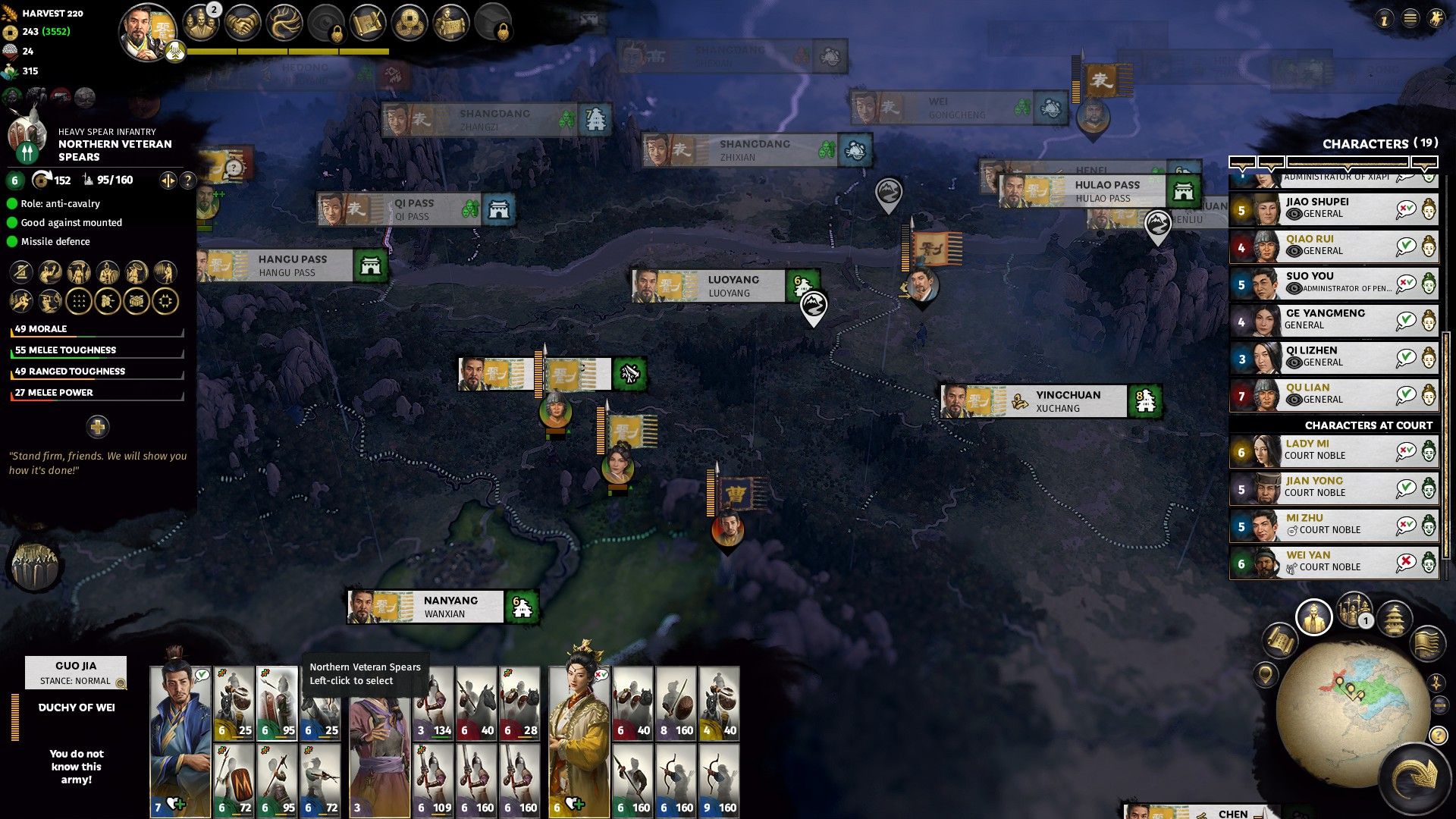Open the diplomacy handshake icon
This screenshot has height=819, width=1456.
tap(243, 24)
